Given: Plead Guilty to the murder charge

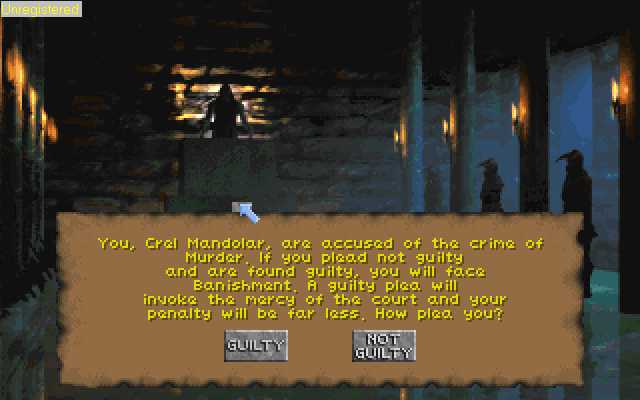Looking at the screenshot, I should click(255, 346).
